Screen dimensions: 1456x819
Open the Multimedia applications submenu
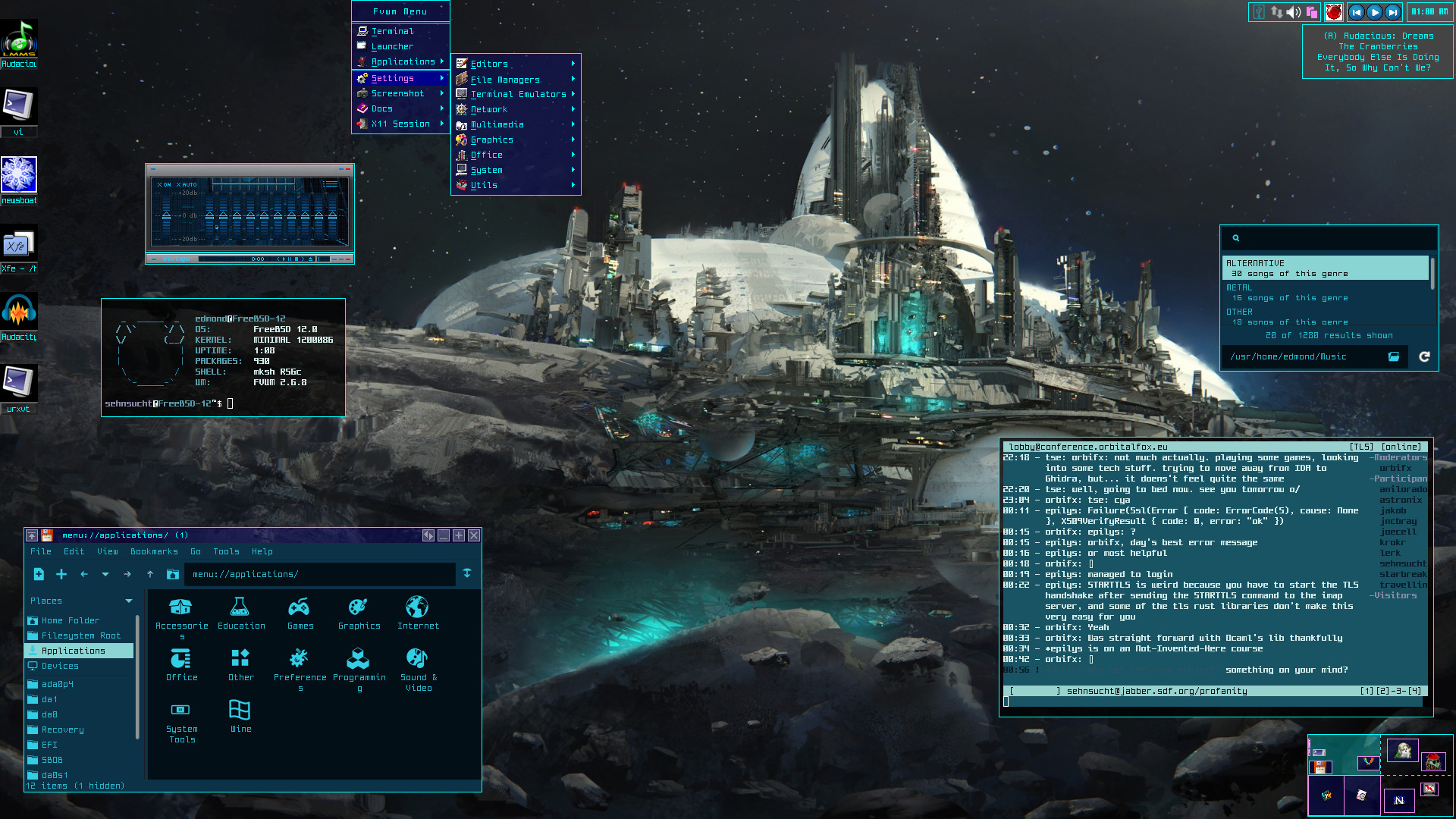coord(497,124)
